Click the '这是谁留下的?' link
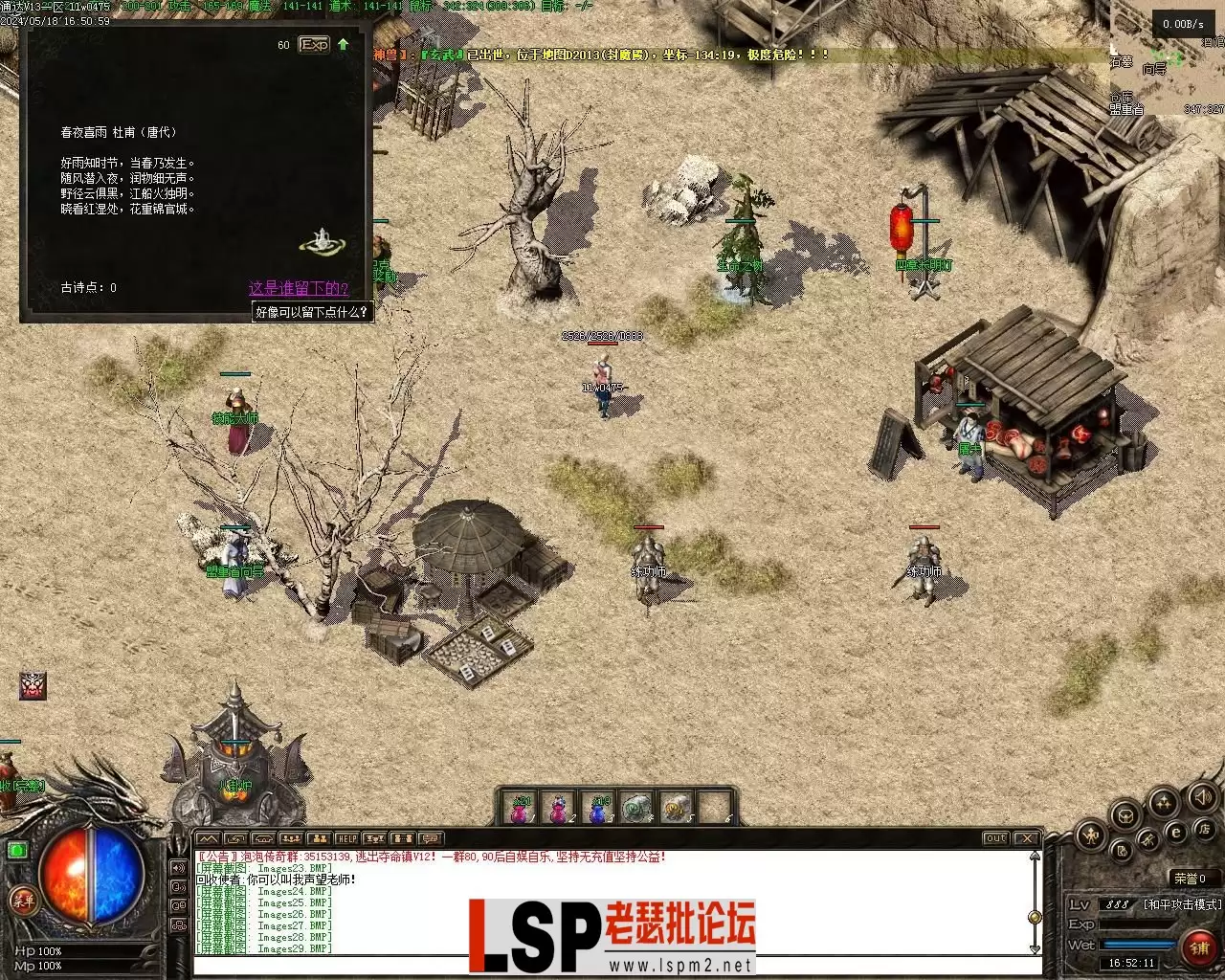This screenshot has height=980, width=1225. (299, 288)
